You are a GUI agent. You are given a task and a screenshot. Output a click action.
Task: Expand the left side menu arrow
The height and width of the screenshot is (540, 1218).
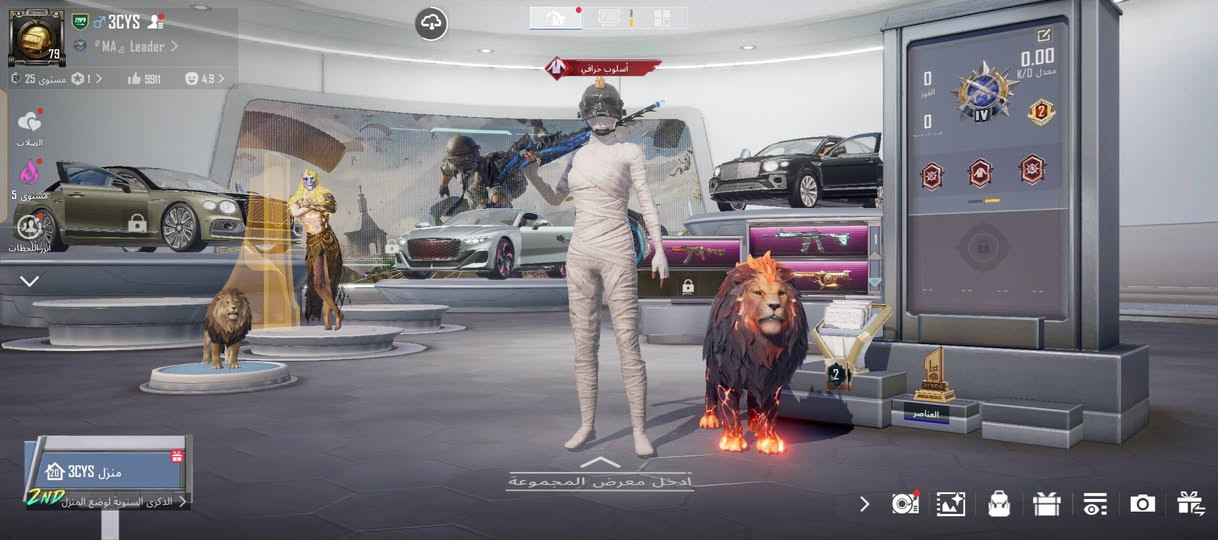(30, 281)
